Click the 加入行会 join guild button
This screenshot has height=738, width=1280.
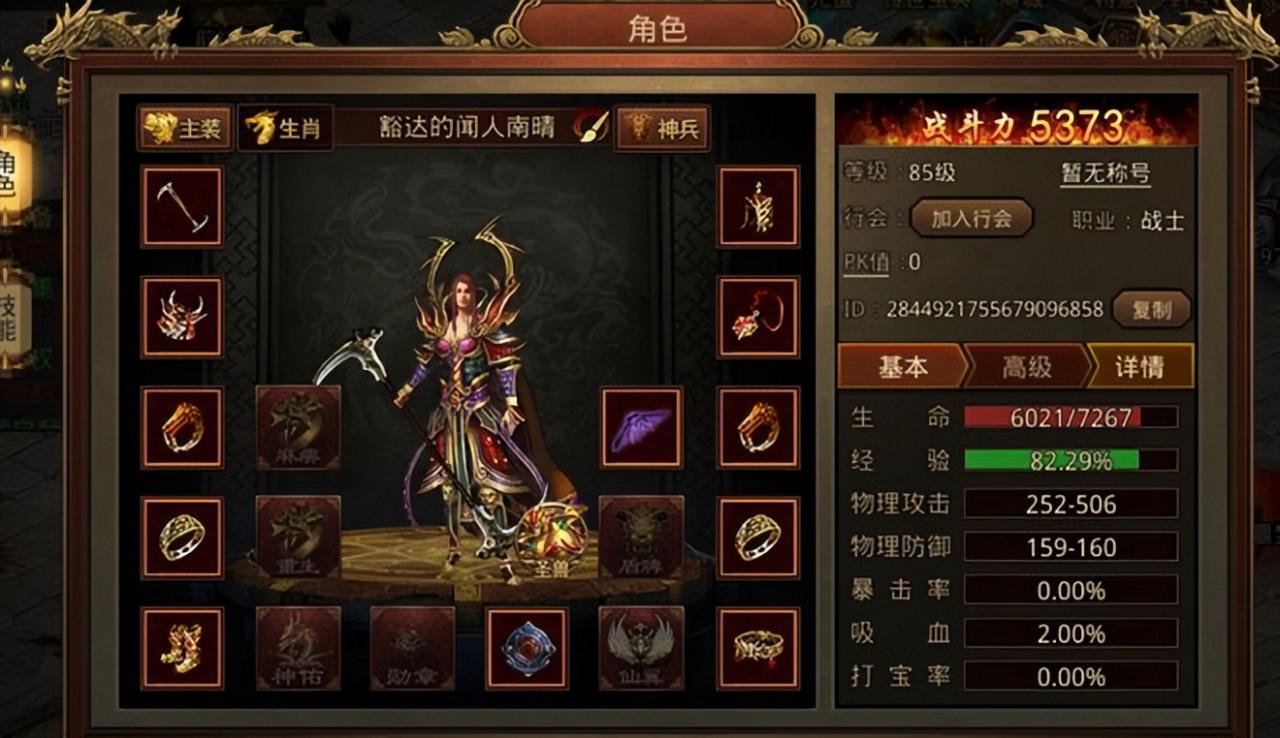point(969,218)
